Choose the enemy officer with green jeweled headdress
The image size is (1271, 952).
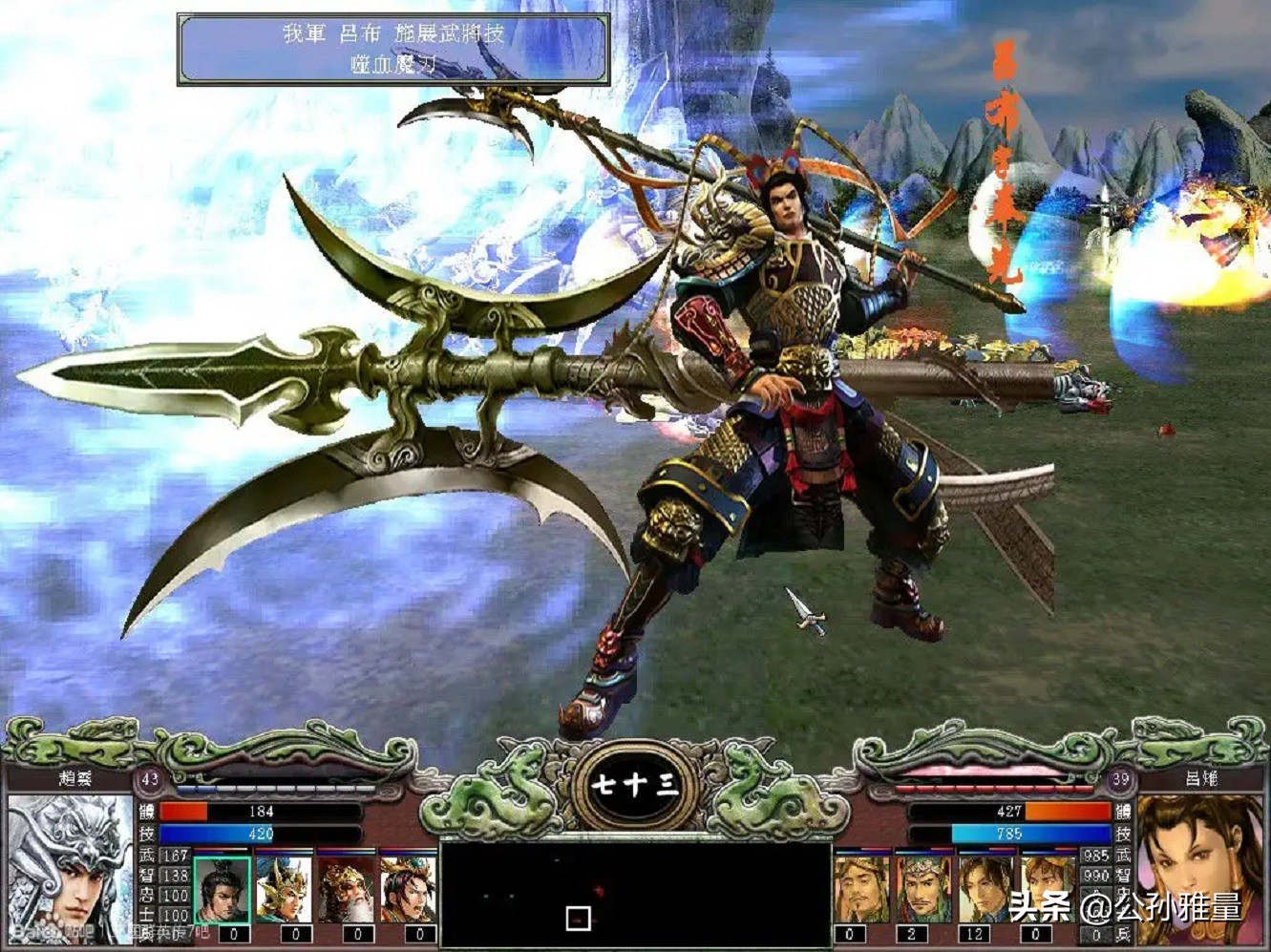coord(923,890)
